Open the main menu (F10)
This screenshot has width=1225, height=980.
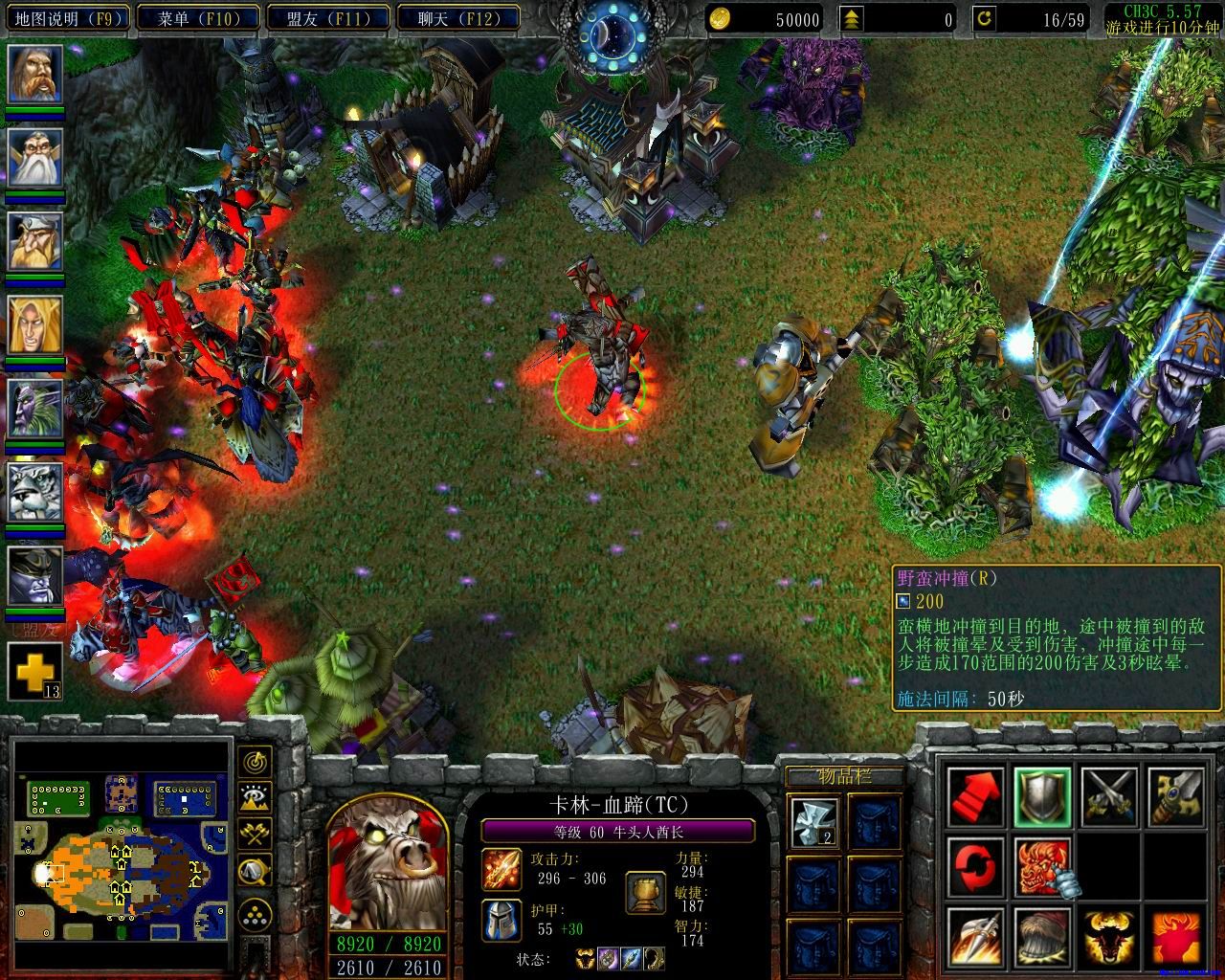[197, 18]
